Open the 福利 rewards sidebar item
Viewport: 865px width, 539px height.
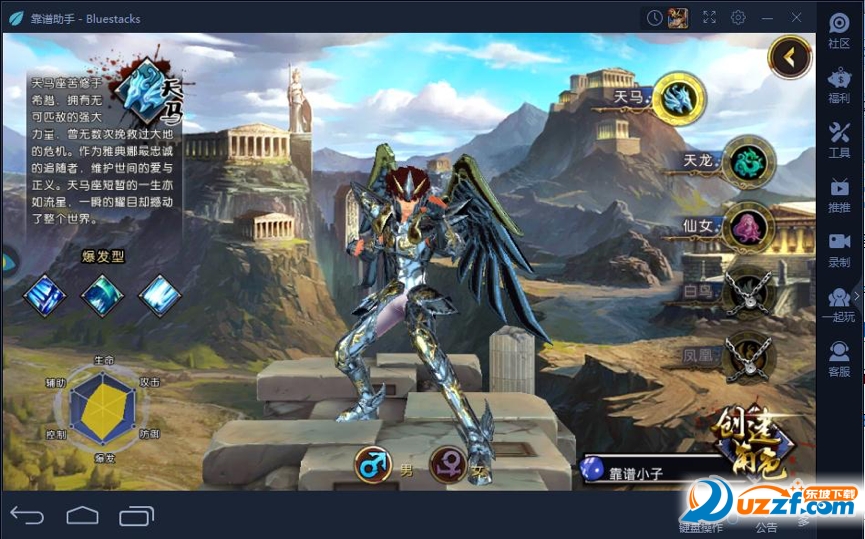pos(839,85)
